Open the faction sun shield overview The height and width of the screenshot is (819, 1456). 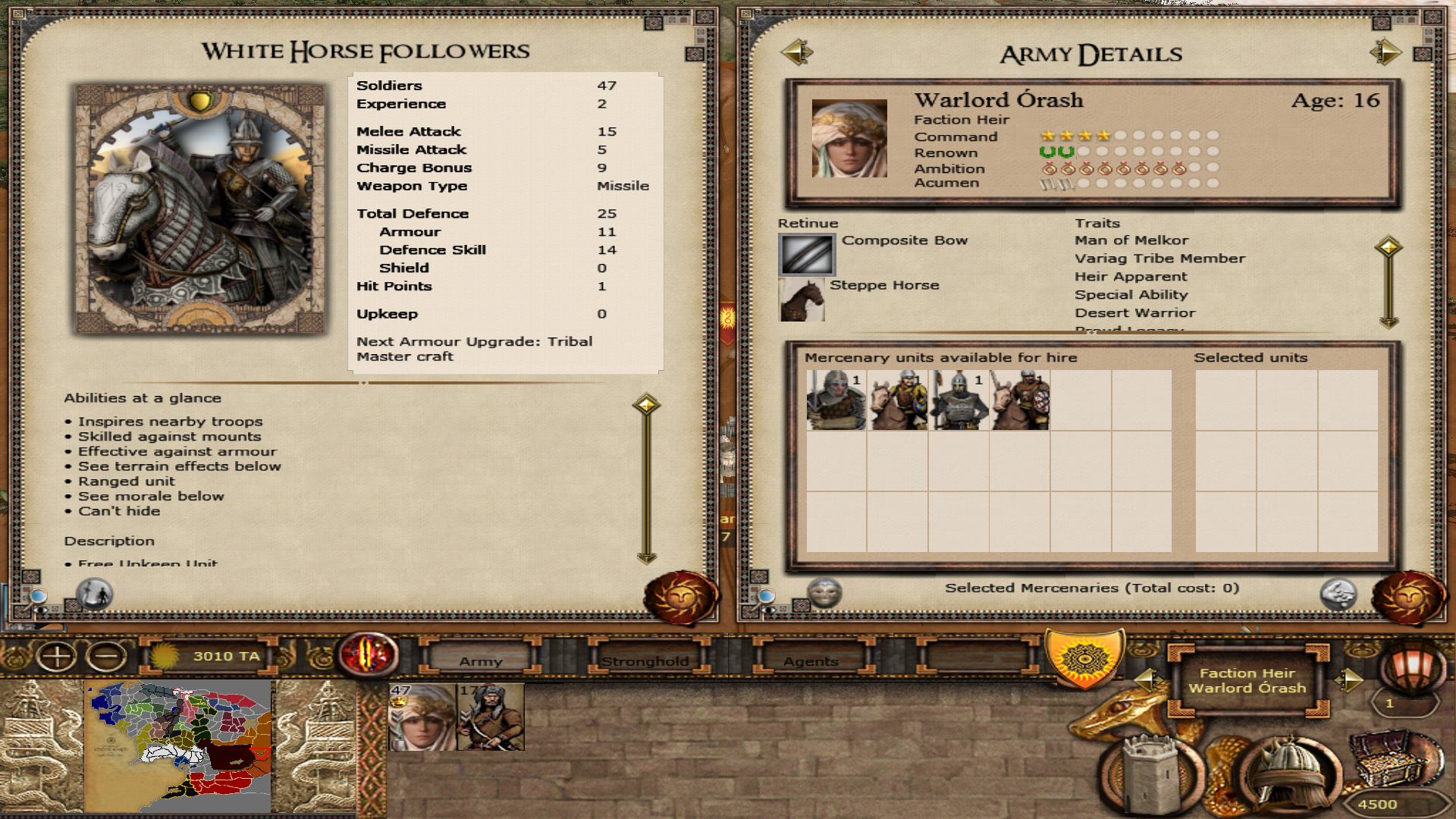(x=1084, y=657)
